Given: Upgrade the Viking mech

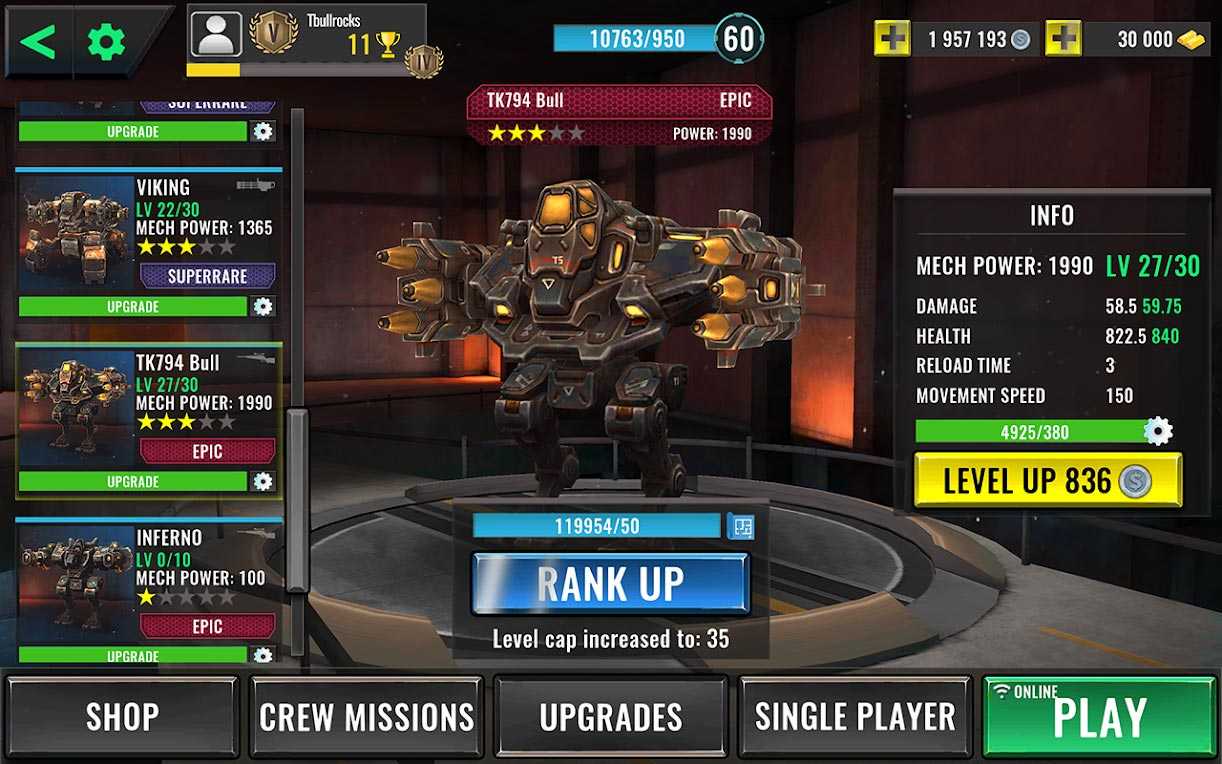Looking at the screenshot, I should [x=133, y=306].
